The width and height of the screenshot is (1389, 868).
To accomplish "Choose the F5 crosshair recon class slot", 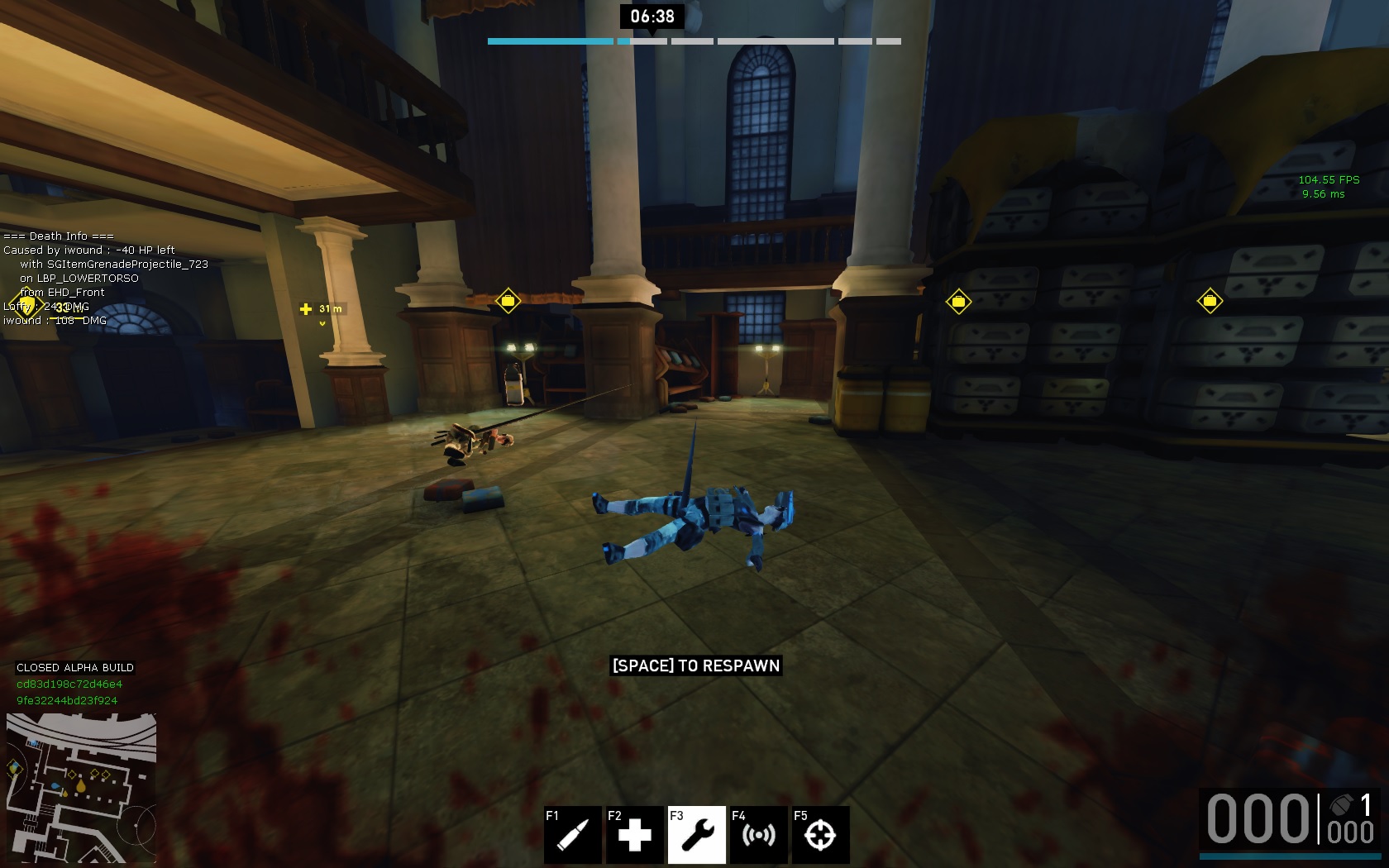I will 820,834.
